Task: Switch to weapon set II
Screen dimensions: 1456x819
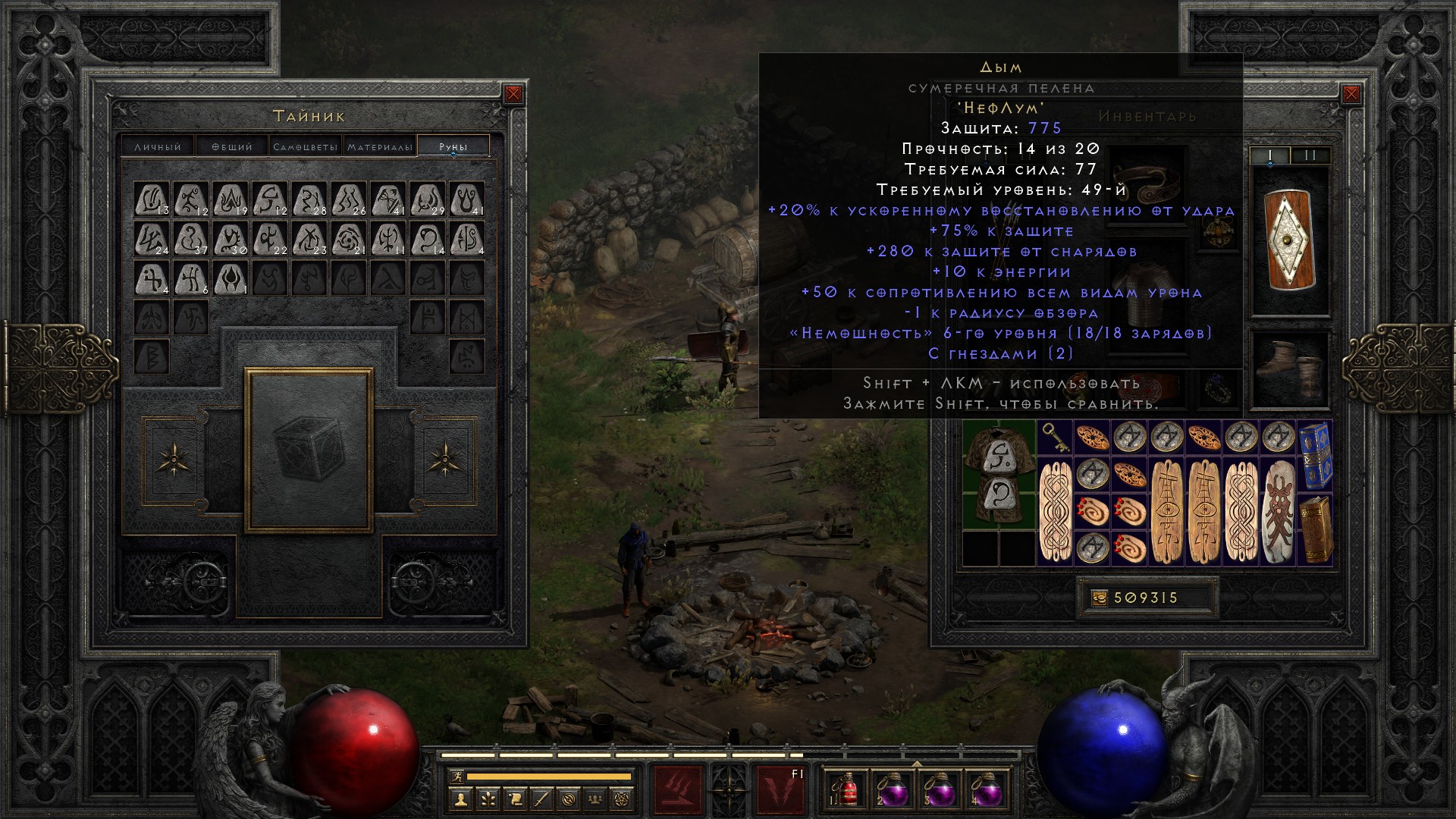Action: pyautogui.click(x=1310, y=155)
